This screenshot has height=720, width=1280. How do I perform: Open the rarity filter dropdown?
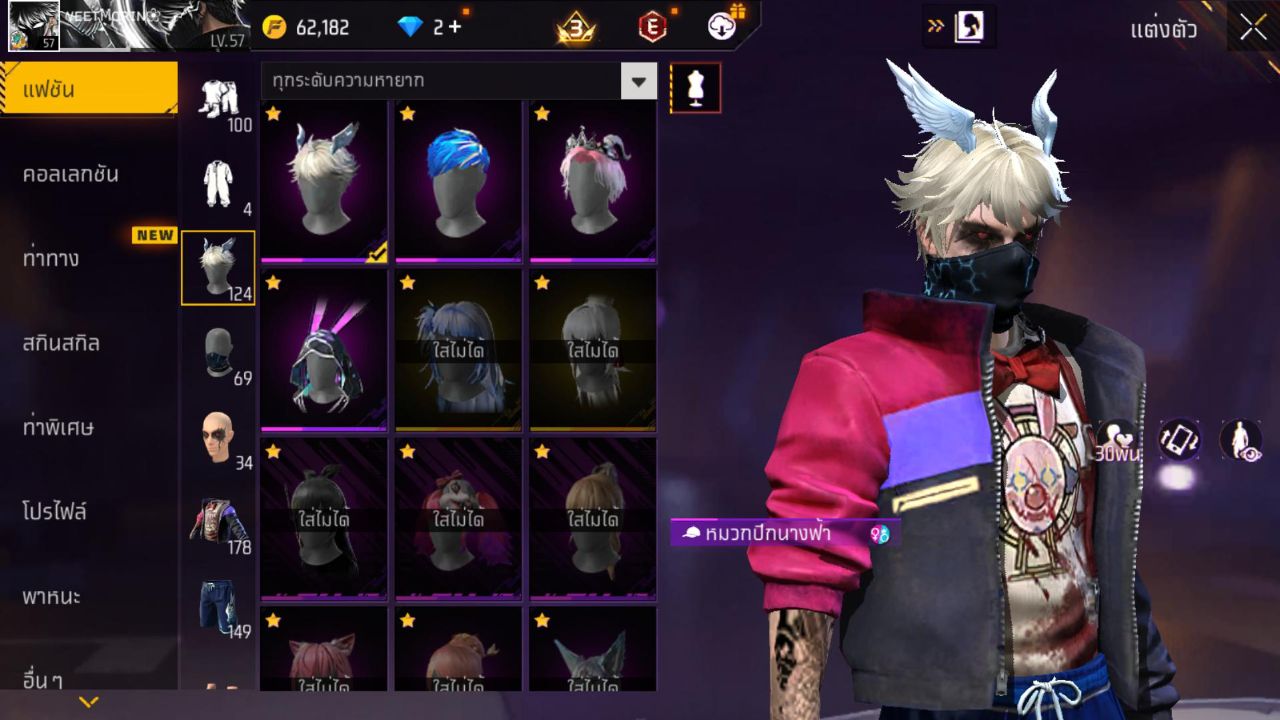pyautogui.click(x=637, y=82)
